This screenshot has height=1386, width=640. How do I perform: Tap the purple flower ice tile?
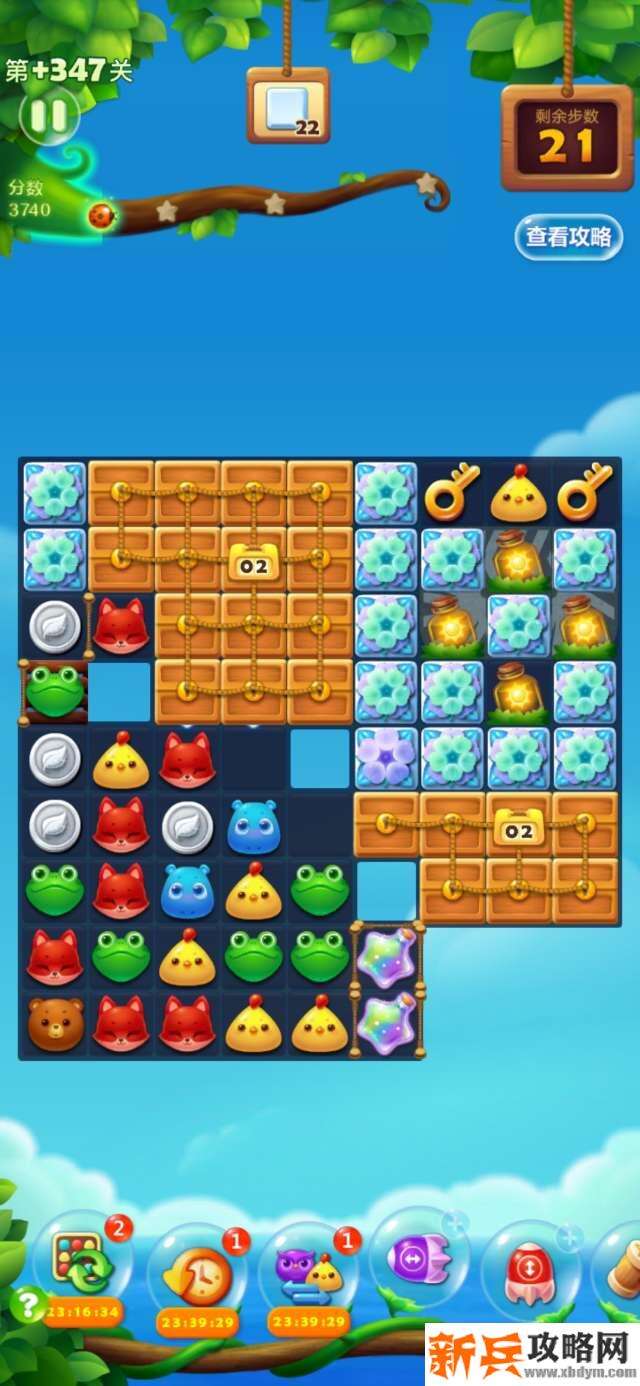386,758
